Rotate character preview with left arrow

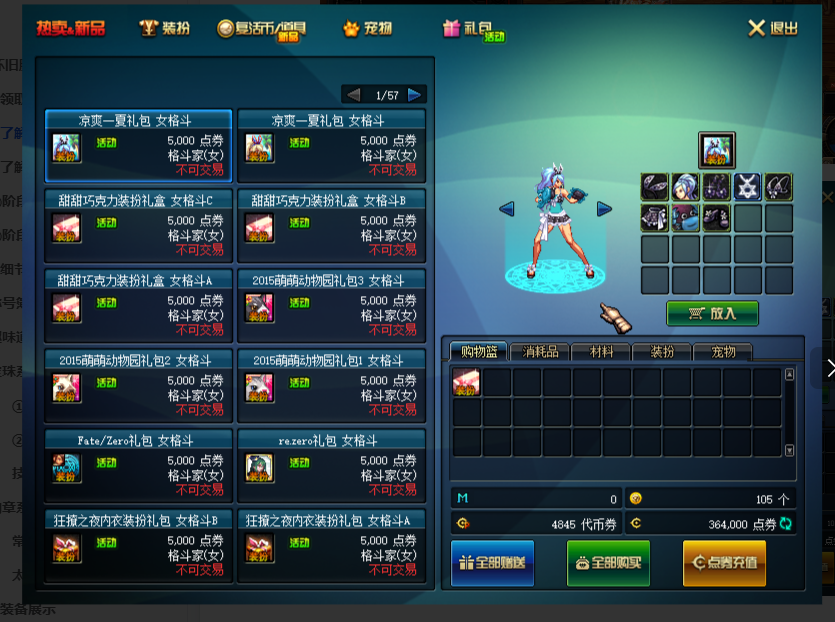(x=506, y=208)
